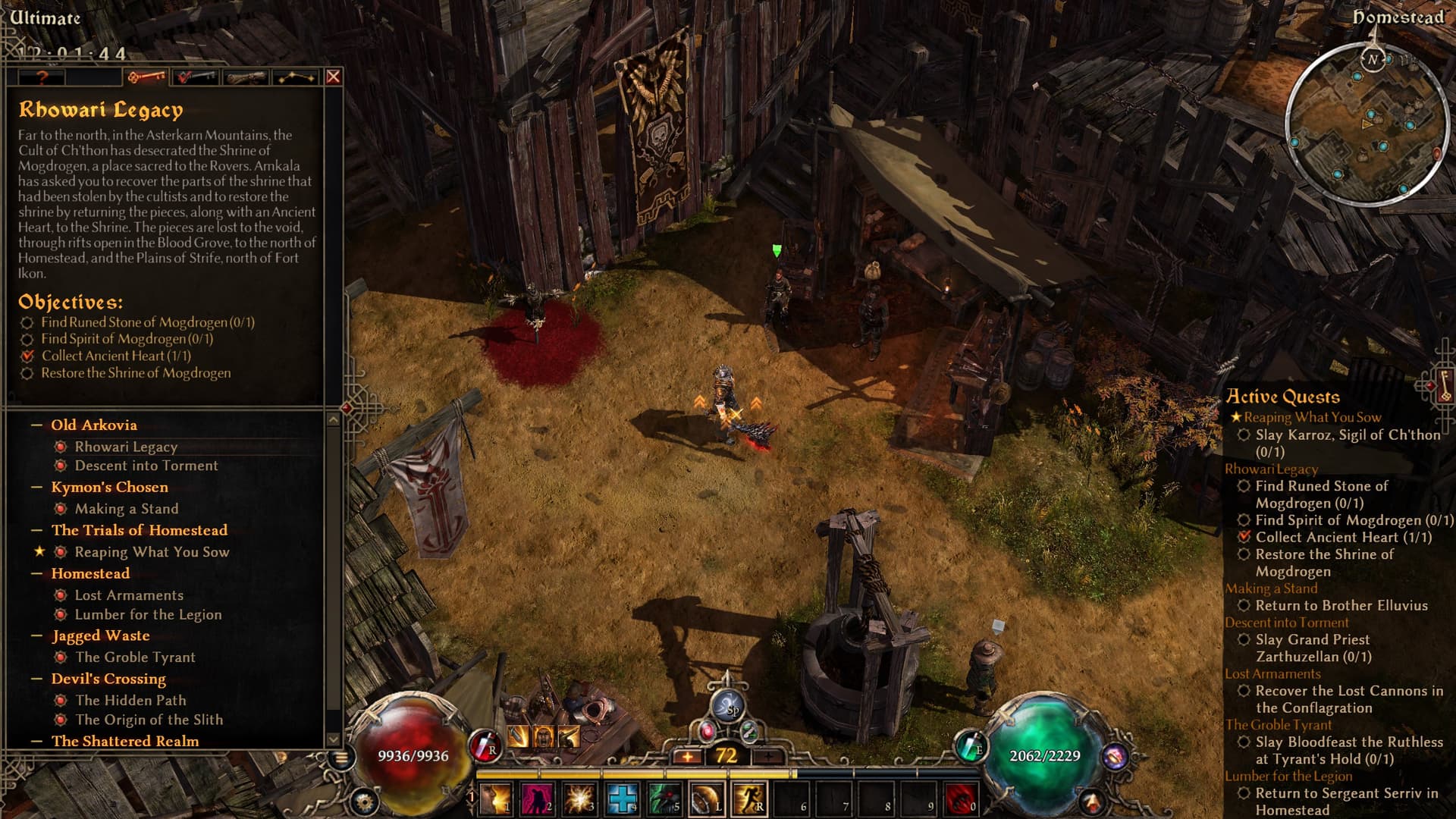Switch to the constellation tab

[295, 77]
